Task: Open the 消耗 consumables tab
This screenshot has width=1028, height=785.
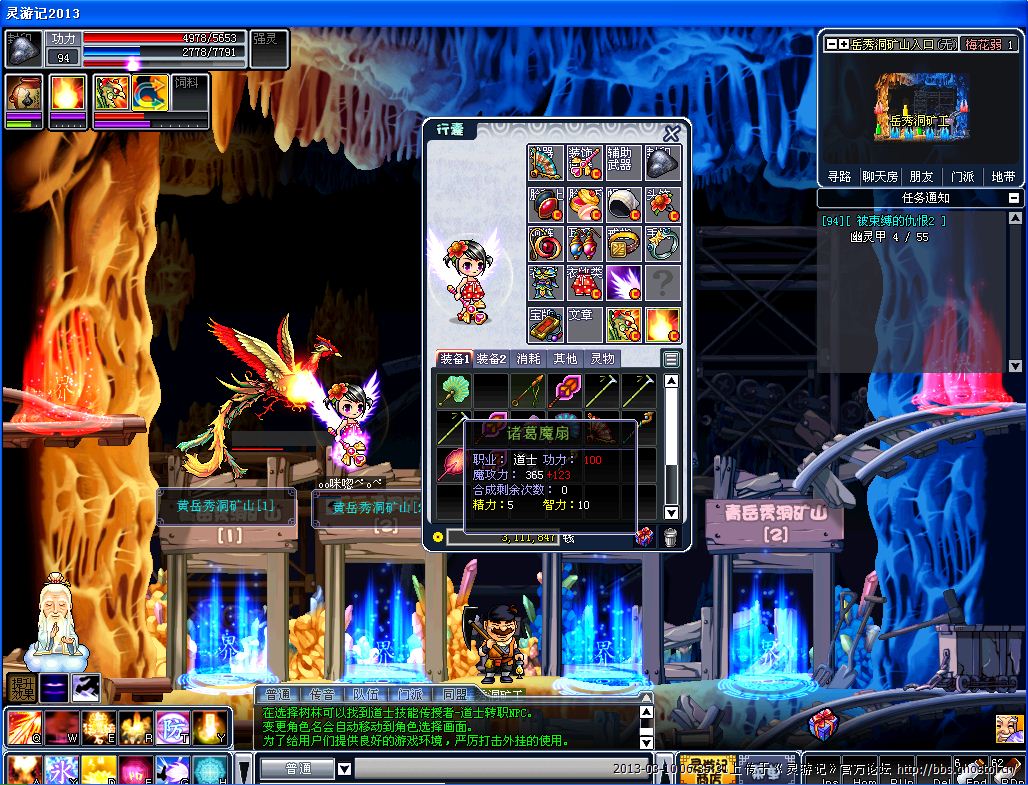Action: pyautogui.click(x=528, y=359)
